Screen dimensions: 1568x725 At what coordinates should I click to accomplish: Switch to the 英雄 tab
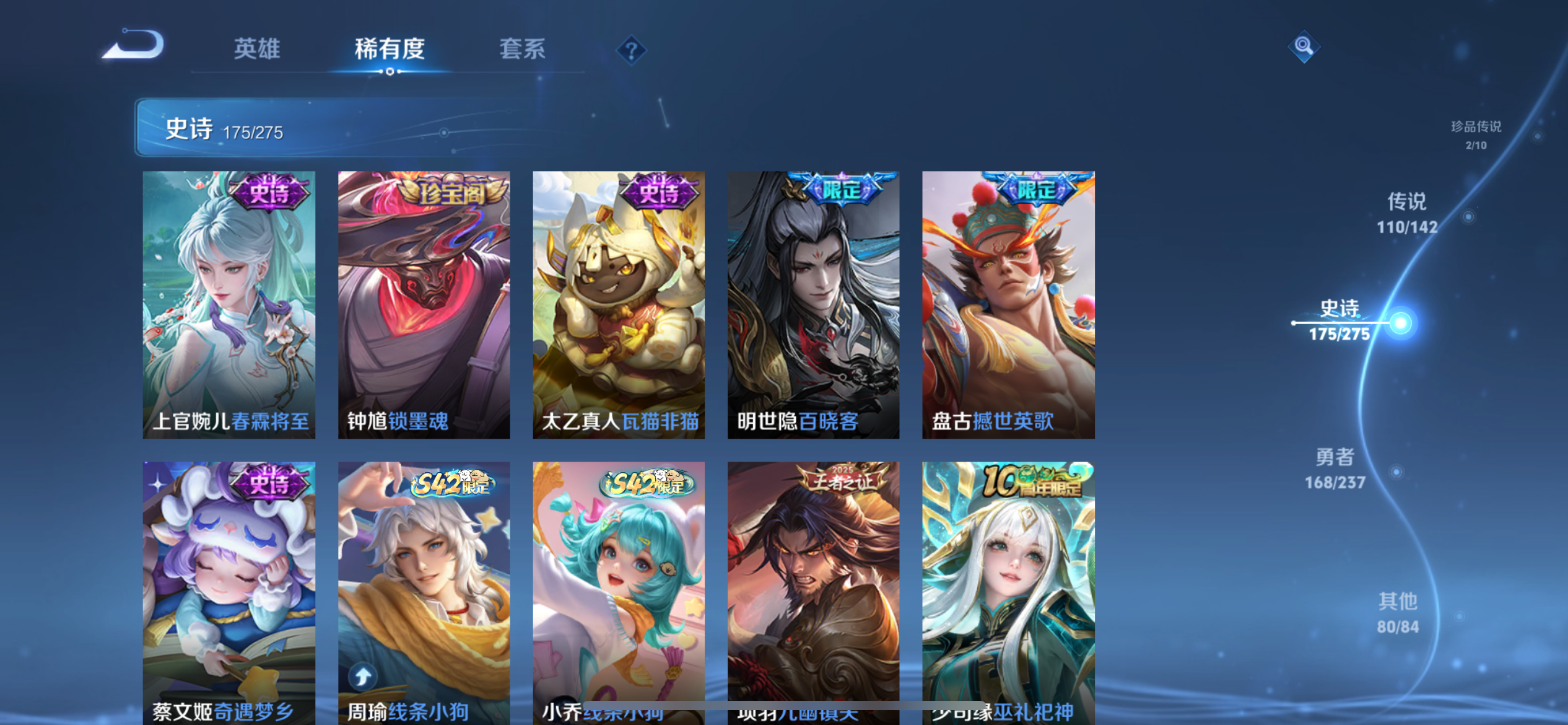pyautogui.click(x=257, y=48)
